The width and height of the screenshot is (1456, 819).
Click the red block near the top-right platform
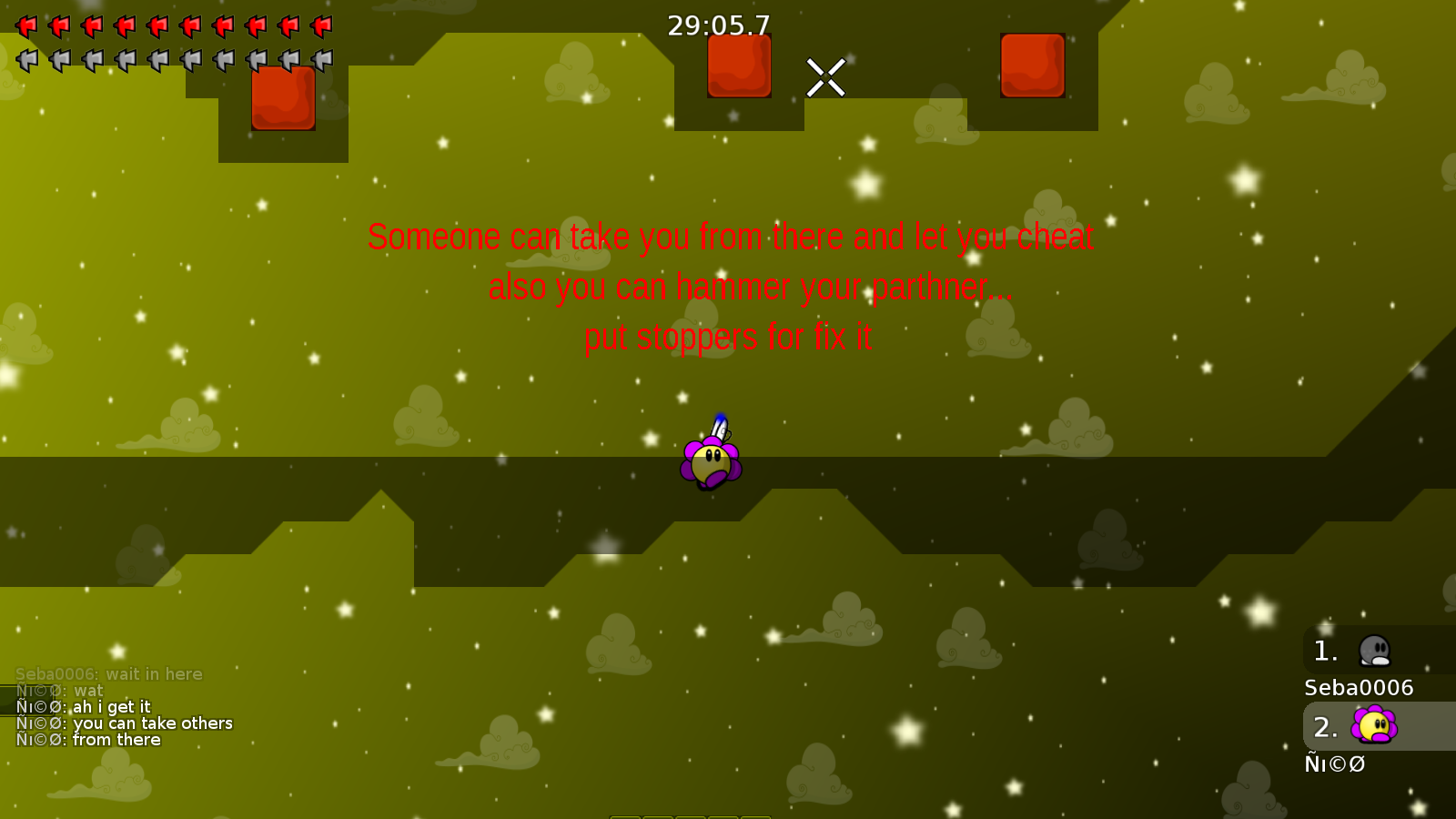(1033, 66)
